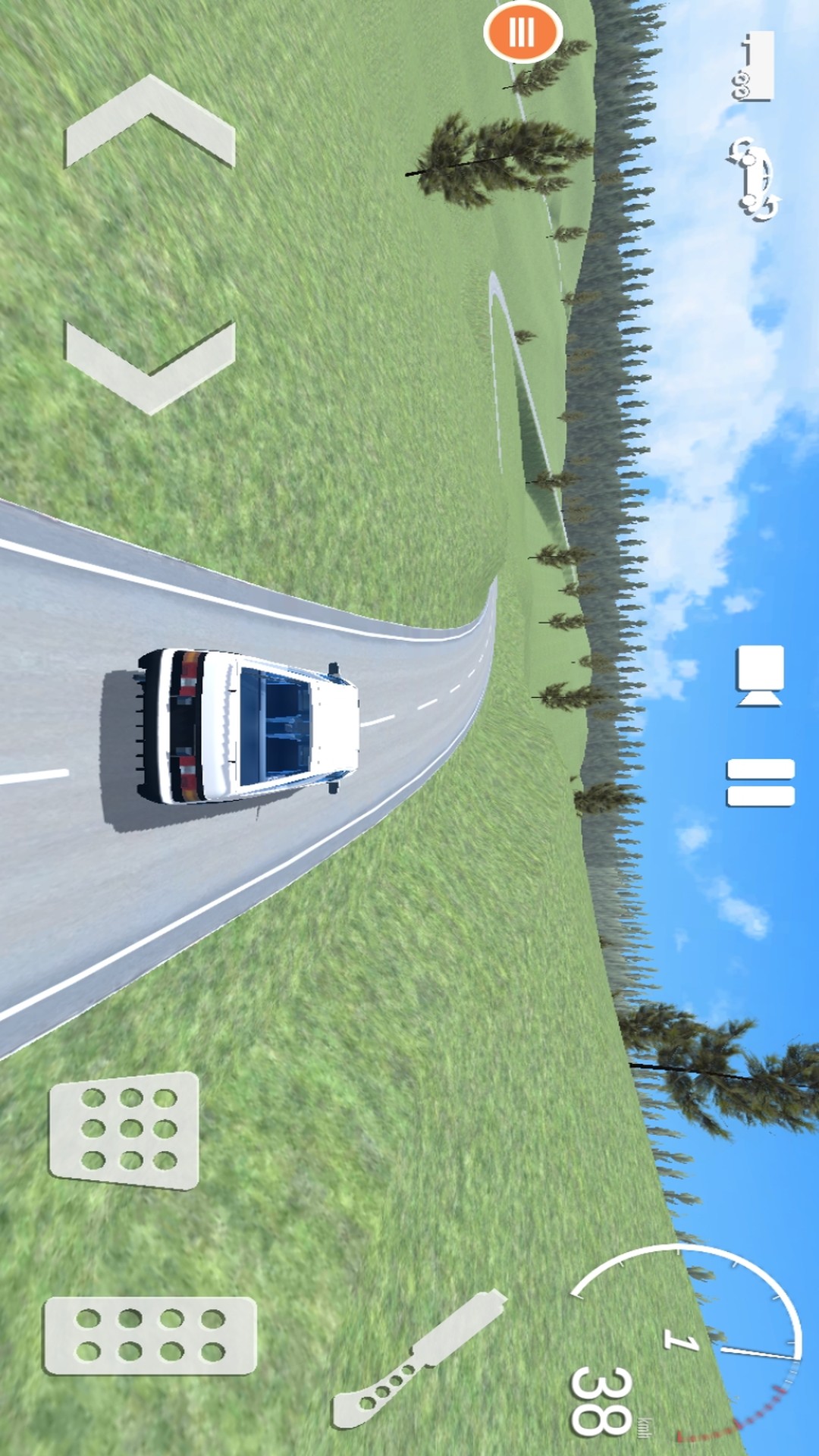Pull the handbrake lever

(x=419, y=1357)
